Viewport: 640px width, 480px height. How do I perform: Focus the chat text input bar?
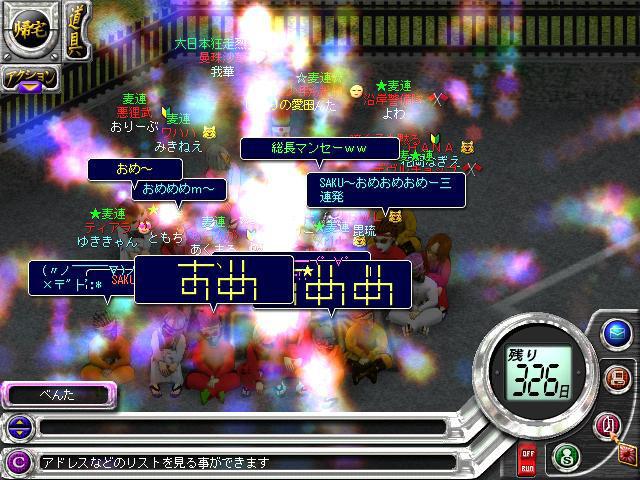tap(240, 427)
